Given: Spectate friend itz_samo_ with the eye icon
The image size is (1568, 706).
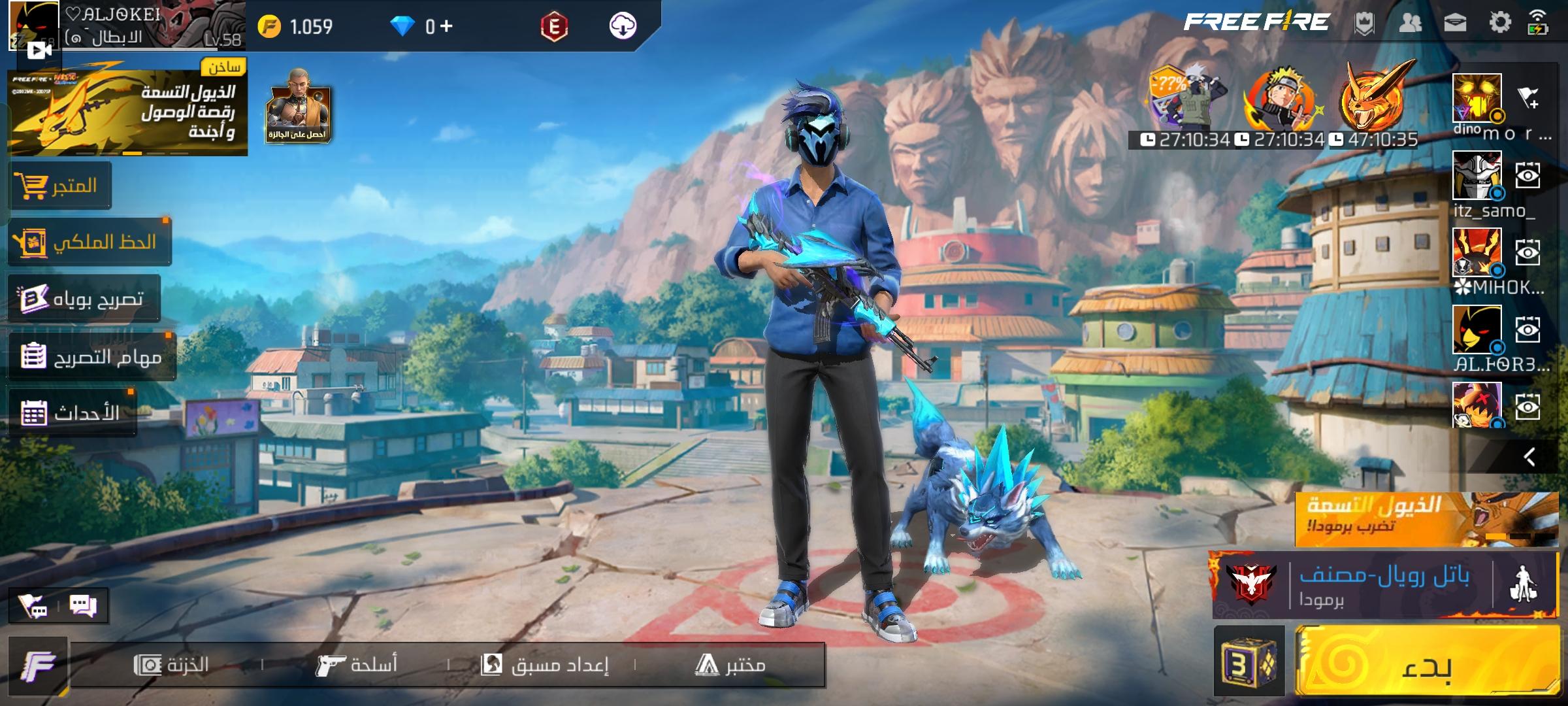Looking at the screenshot, I should (1527, 175).
